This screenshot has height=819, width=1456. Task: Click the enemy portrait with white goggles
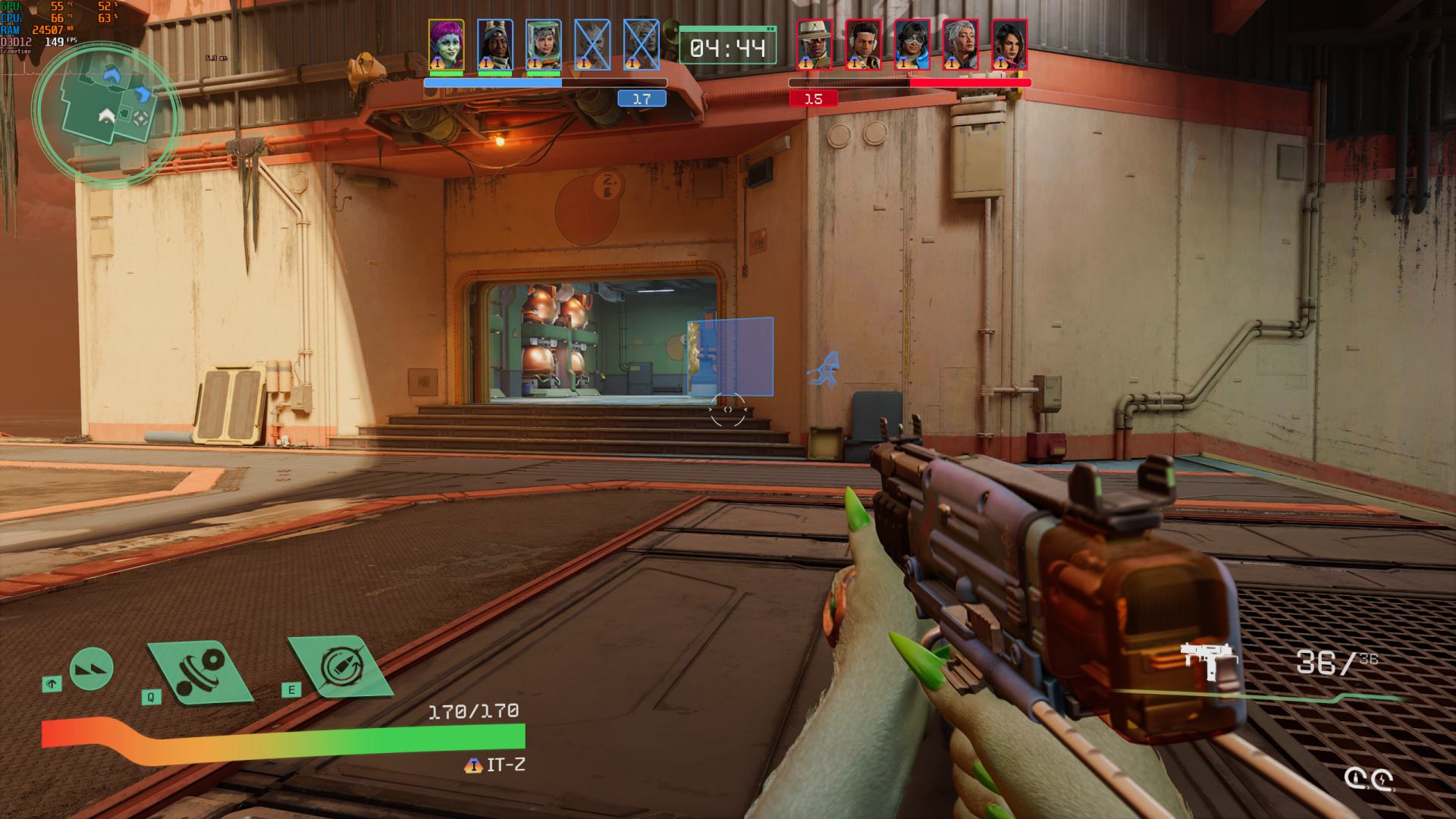pyautogui.click(x=912, y=45)
